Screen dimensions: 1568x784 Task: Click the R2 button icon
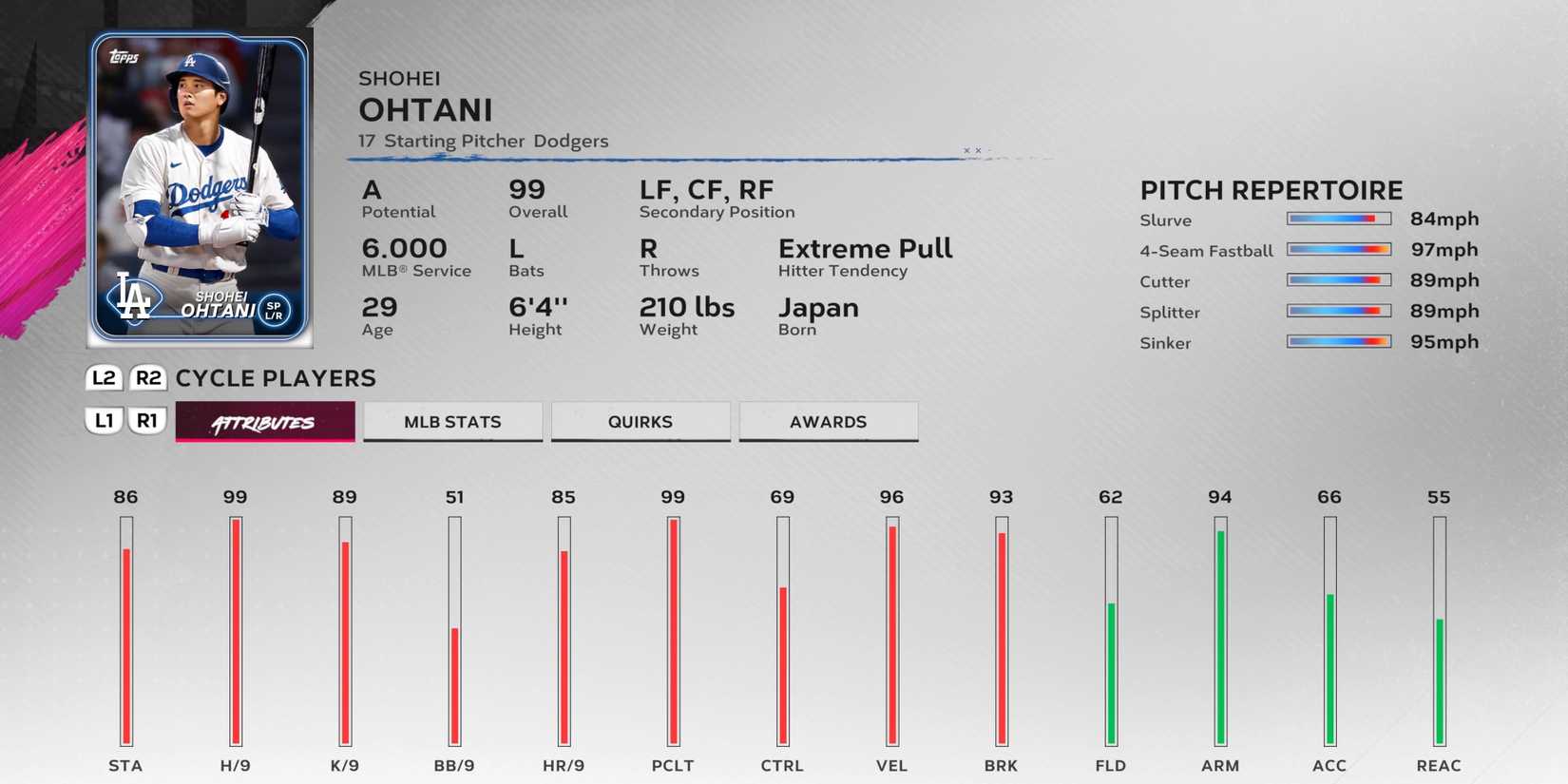click(148, 377)
